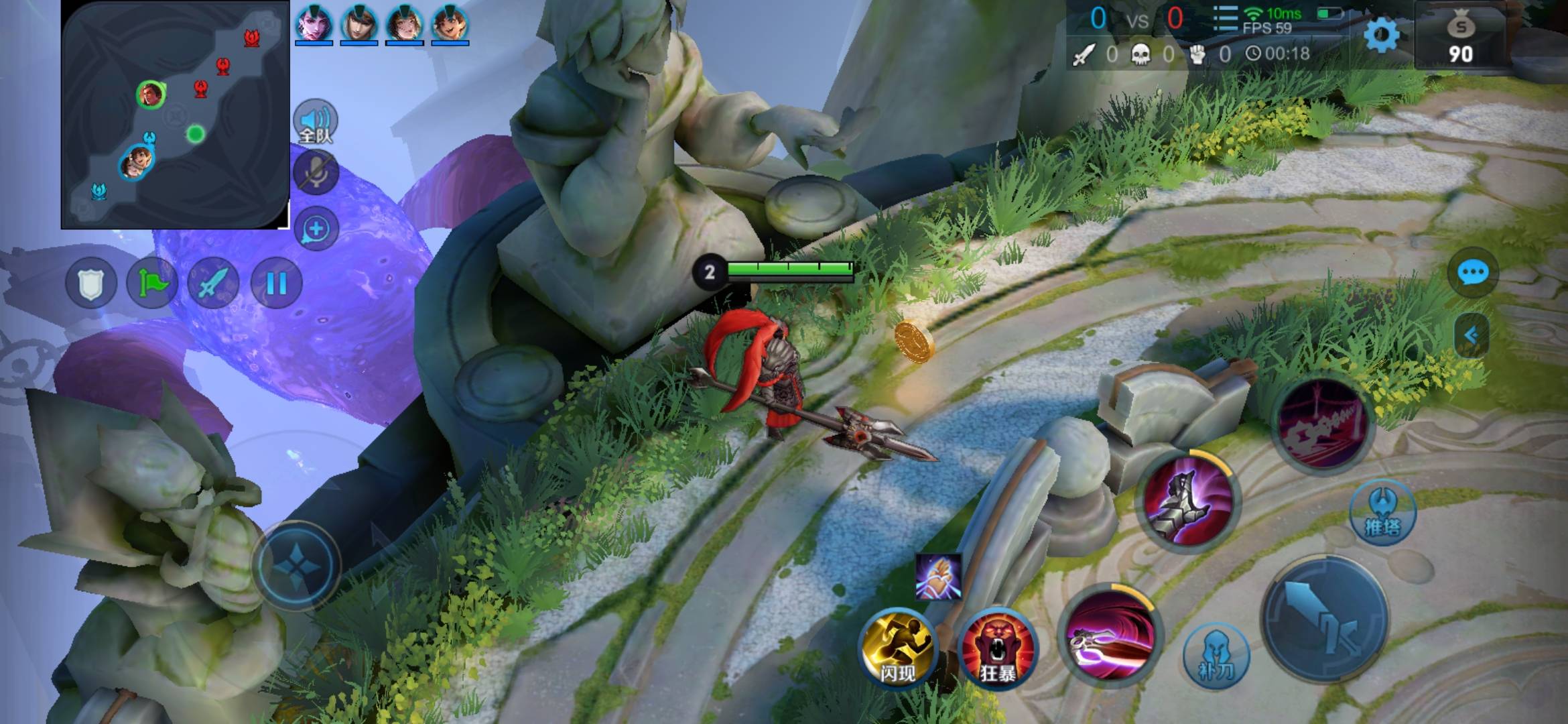This screenshot has width=1568, height=724.
Task: Expand the side panel arrow
Action: tap(1472, 335)
